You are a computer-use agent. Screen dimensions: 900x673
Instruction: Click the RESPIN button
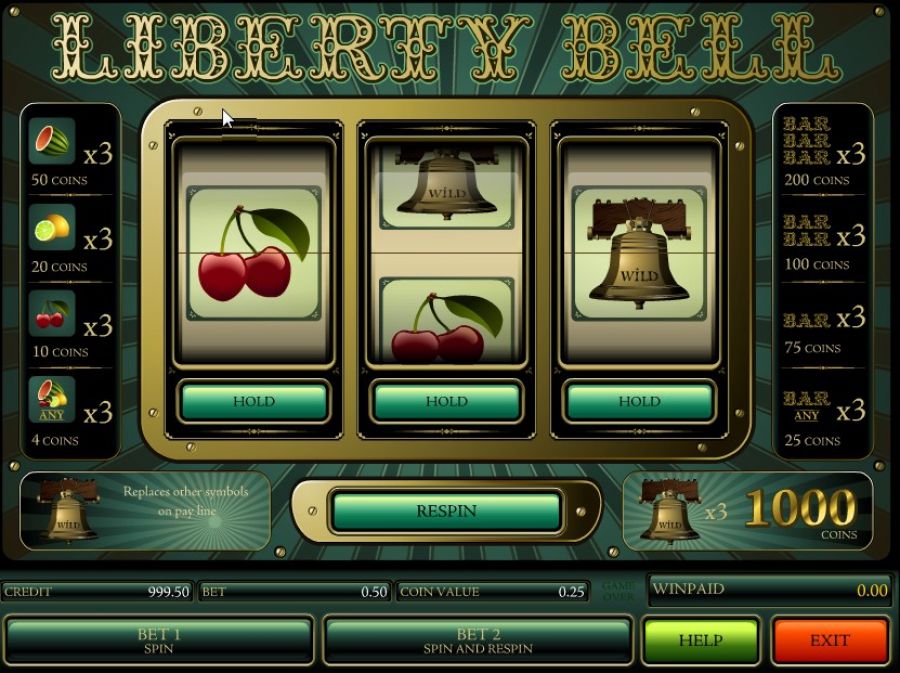[446, 511]
